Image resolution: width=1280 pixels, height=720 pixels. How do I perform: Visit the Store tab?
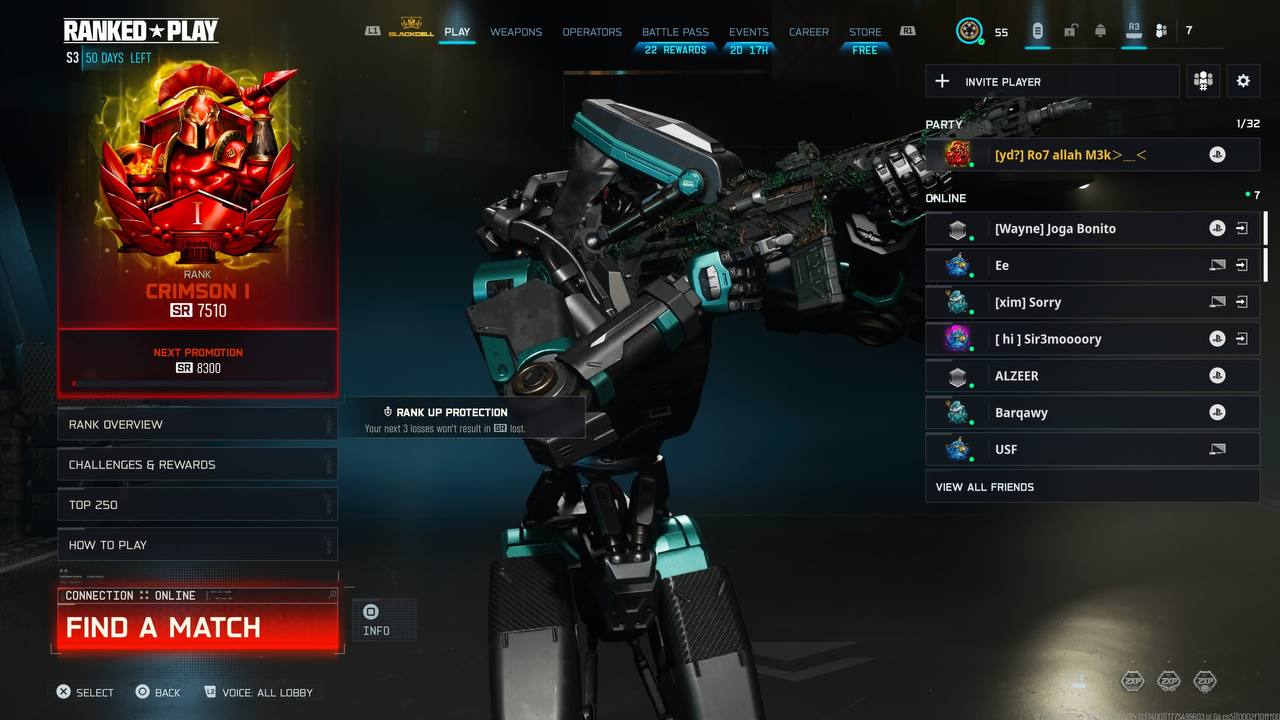tap(865, 32)
